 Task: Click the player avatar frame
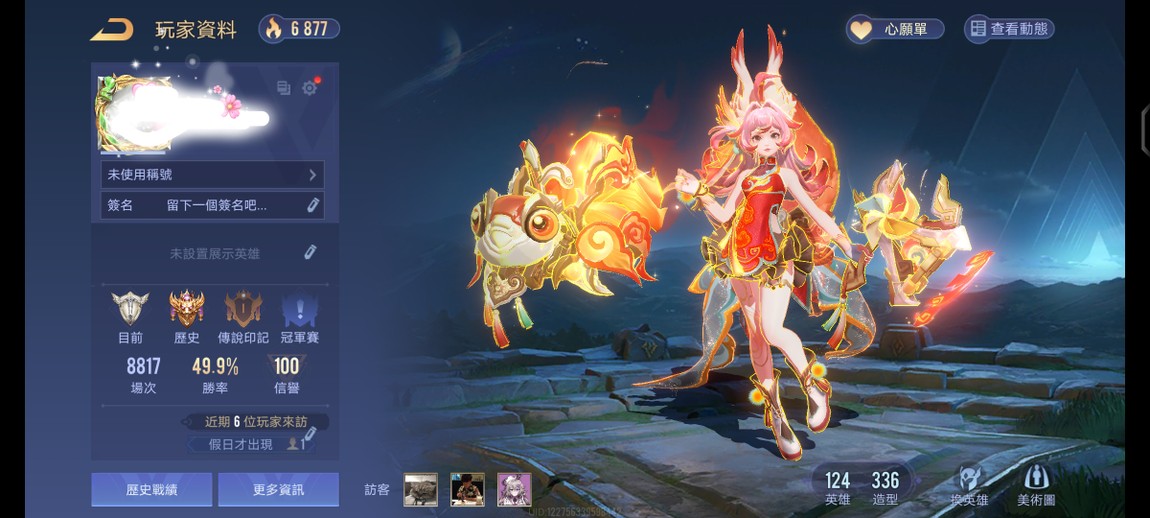[132, 112]
